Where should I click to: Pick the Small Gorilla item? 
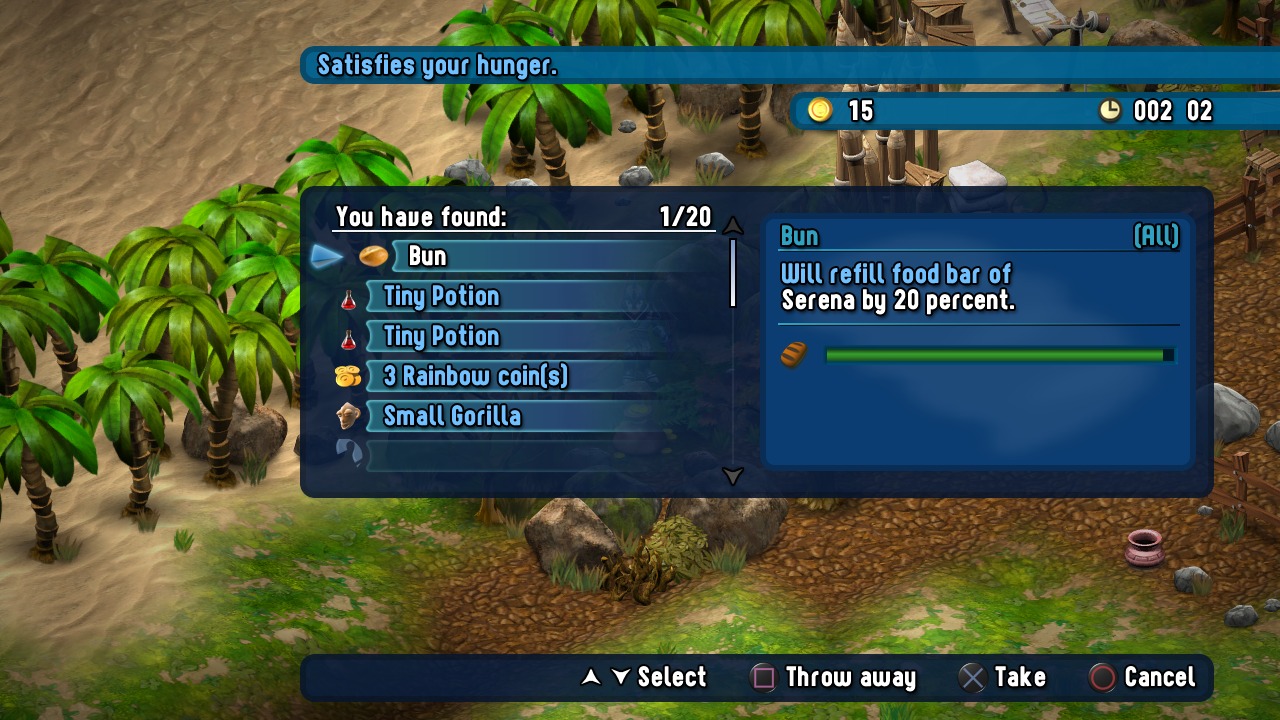point(520,416)
